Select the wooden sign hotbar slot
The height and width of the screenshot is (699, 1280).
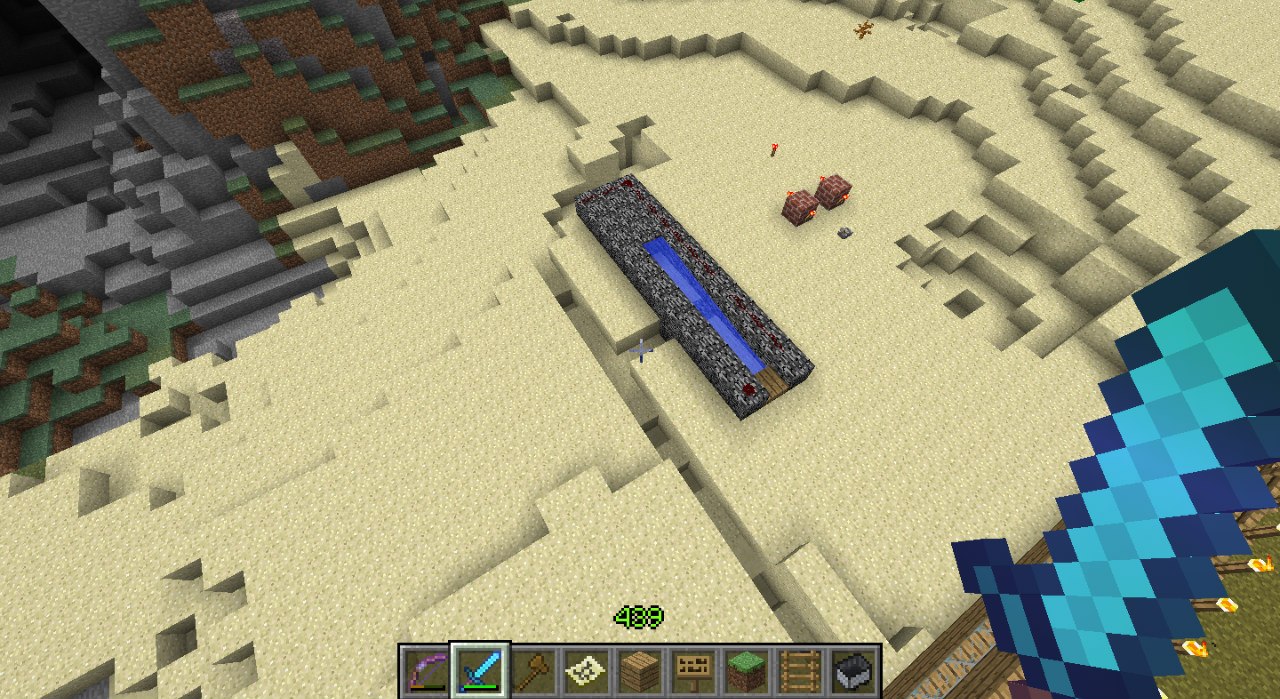click(693, 669)
